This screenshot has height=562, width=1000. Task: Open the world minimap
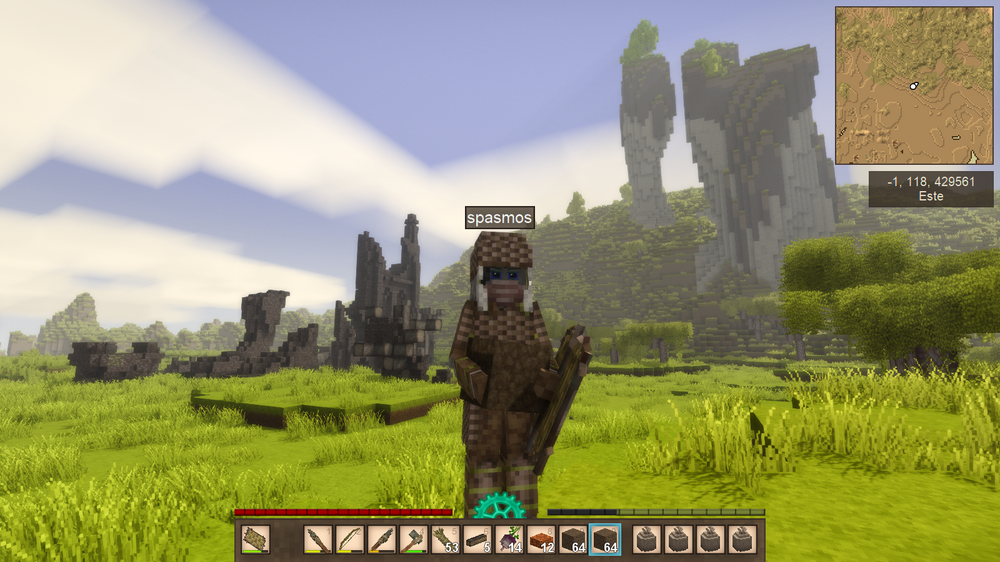[x=914, y=85]
